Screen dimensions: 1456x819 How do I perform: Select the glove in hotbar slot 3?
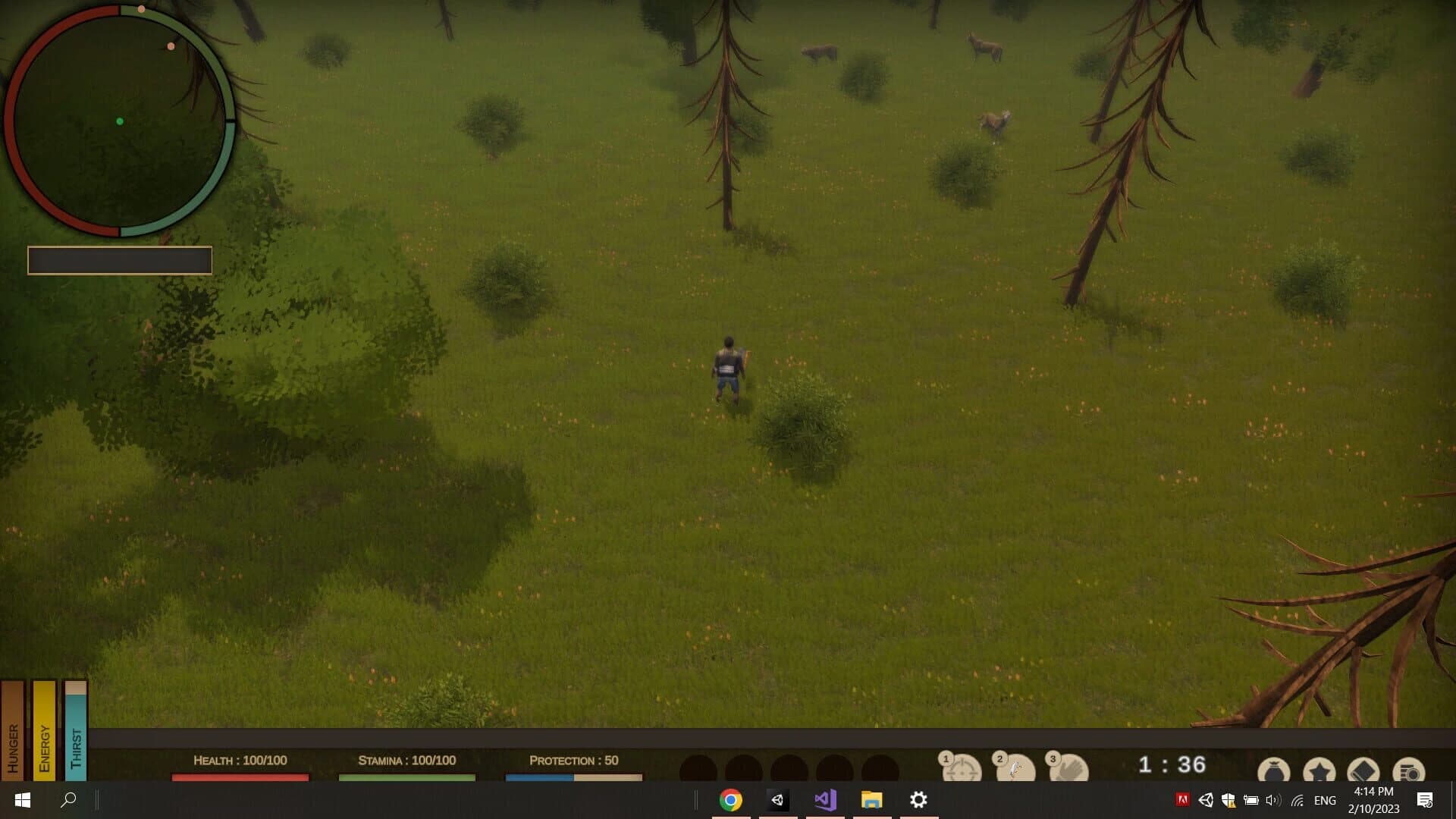click(x=1068, y=768)
